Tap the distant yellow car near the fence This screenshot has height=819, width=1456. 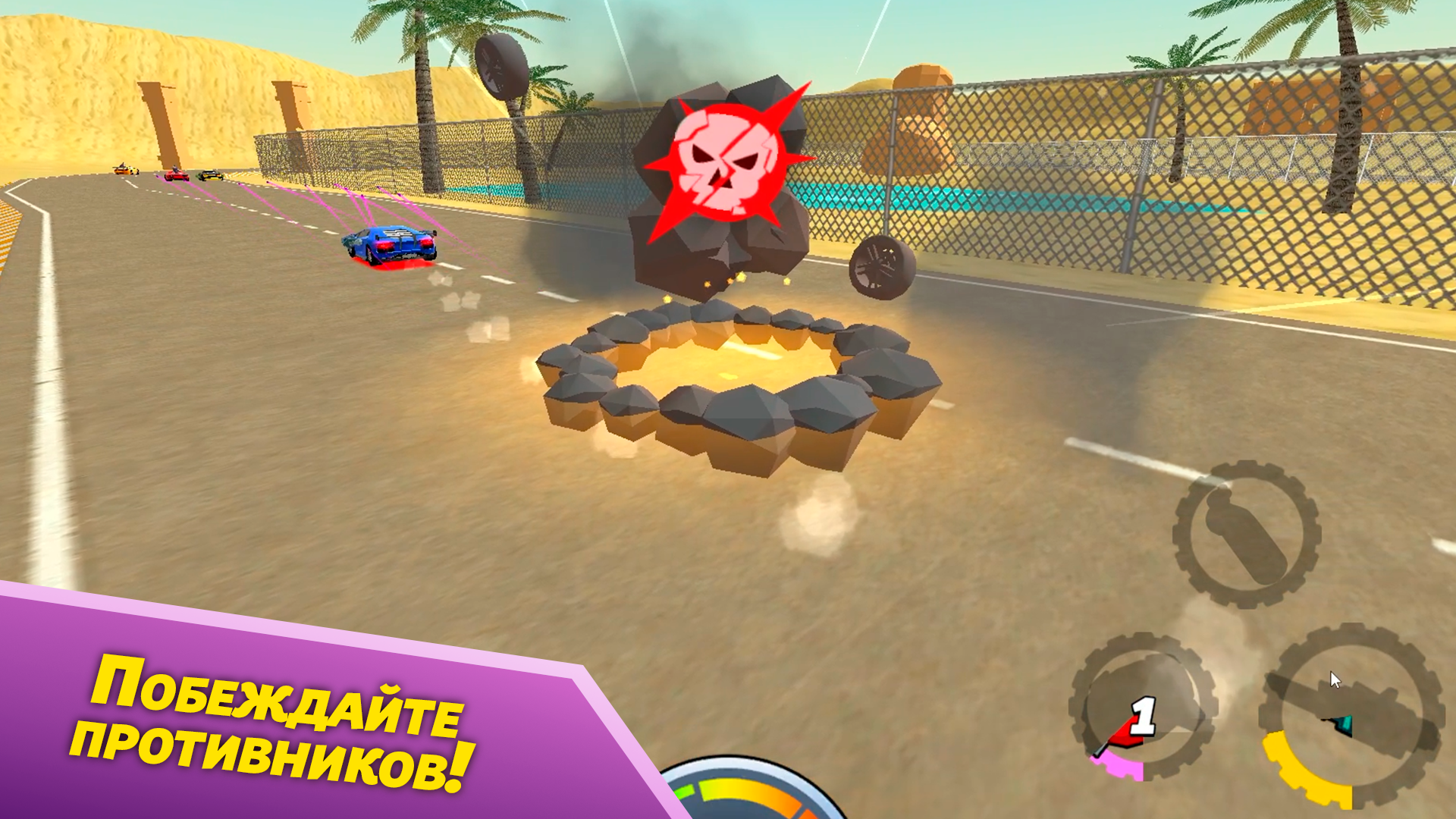[x=125, y=171]
